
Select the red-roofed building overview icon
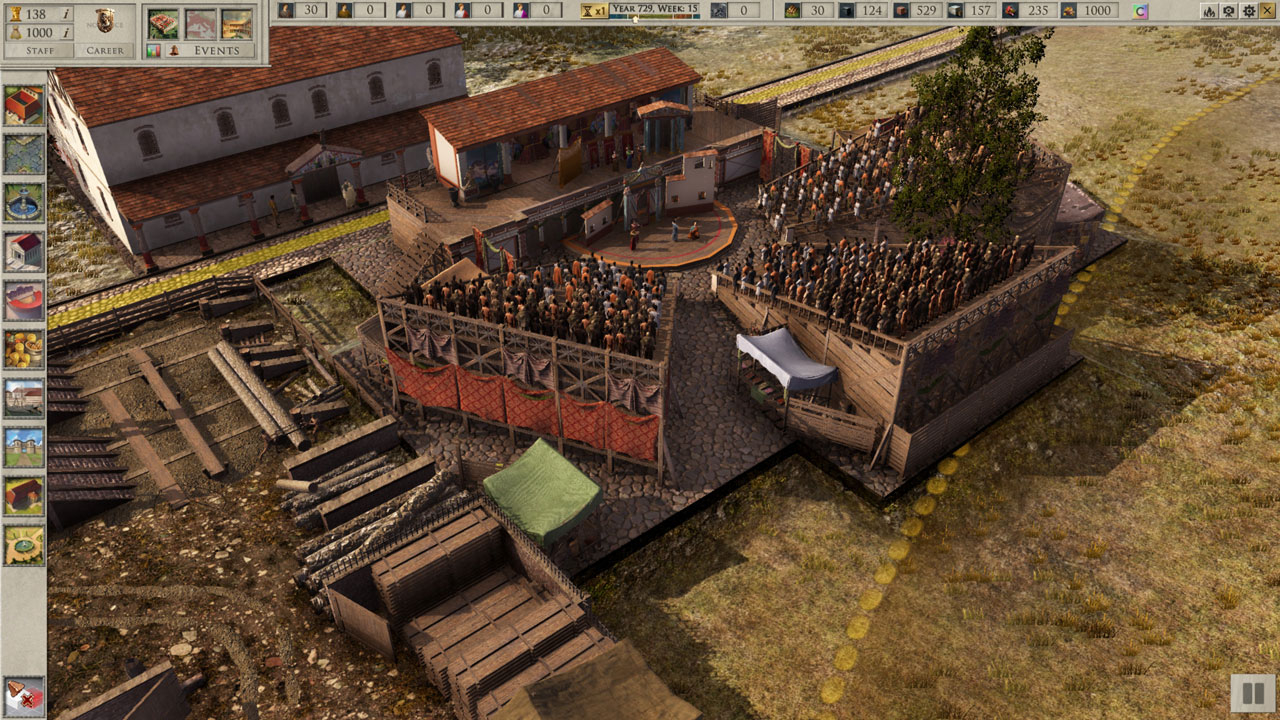click(163, 23)
